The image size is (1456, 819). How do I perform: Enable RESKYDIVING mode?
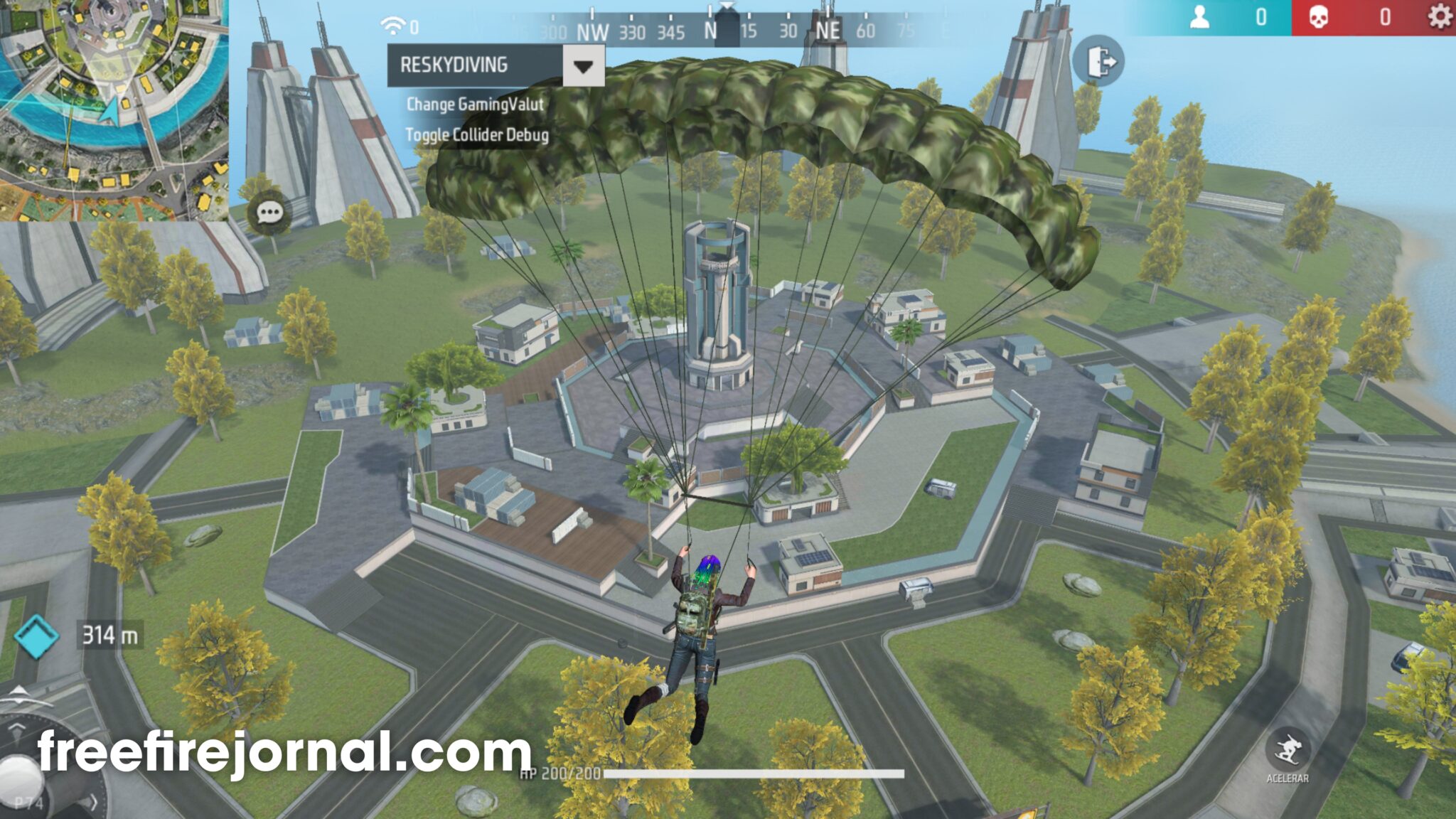click(454, 65)
